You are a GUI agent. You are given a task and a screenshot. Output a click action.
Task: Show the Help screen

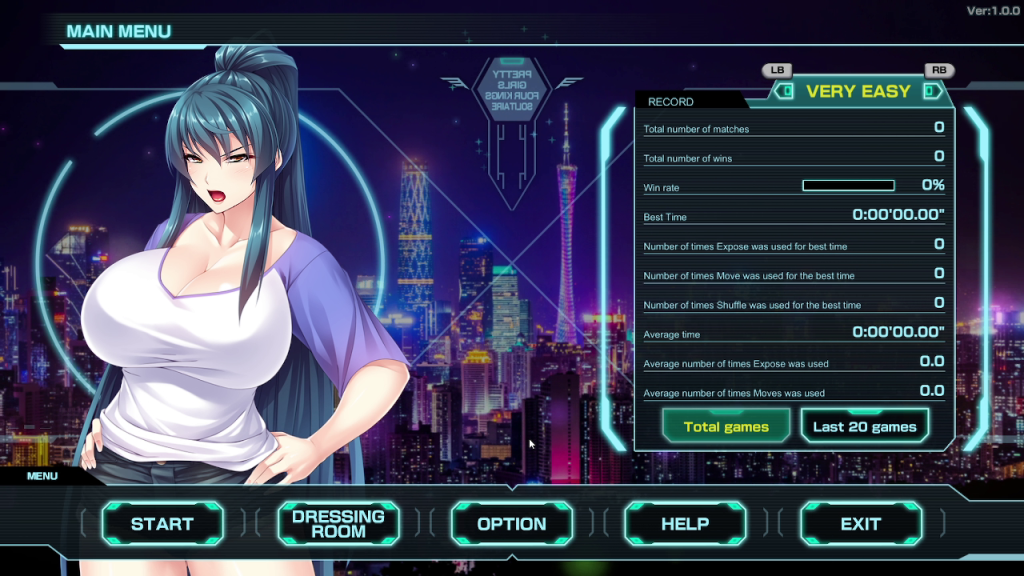tap(685, 523)
